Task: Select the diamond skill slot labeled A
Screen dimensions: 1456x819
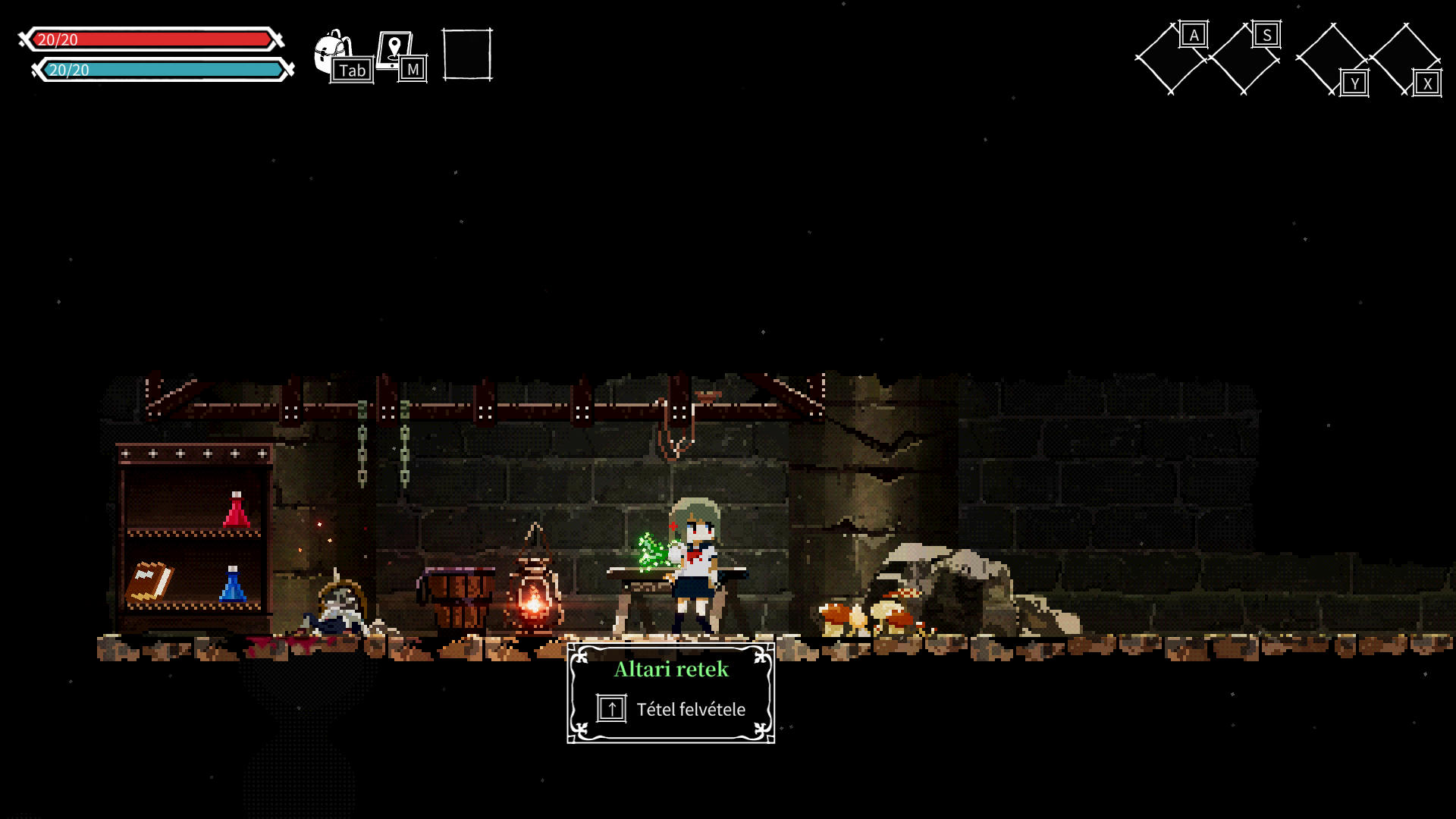Action: [1170, 58]
